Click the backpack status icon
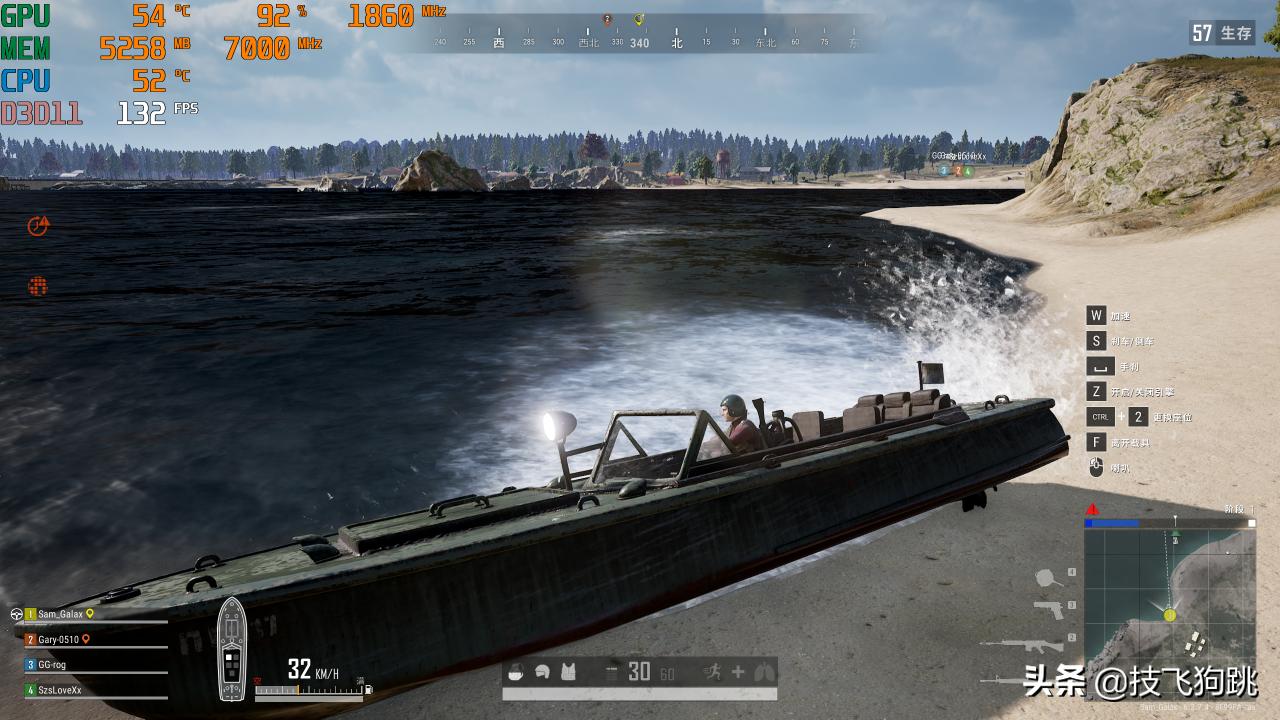Screen dimensions: 1280x720 pos(517,672)
